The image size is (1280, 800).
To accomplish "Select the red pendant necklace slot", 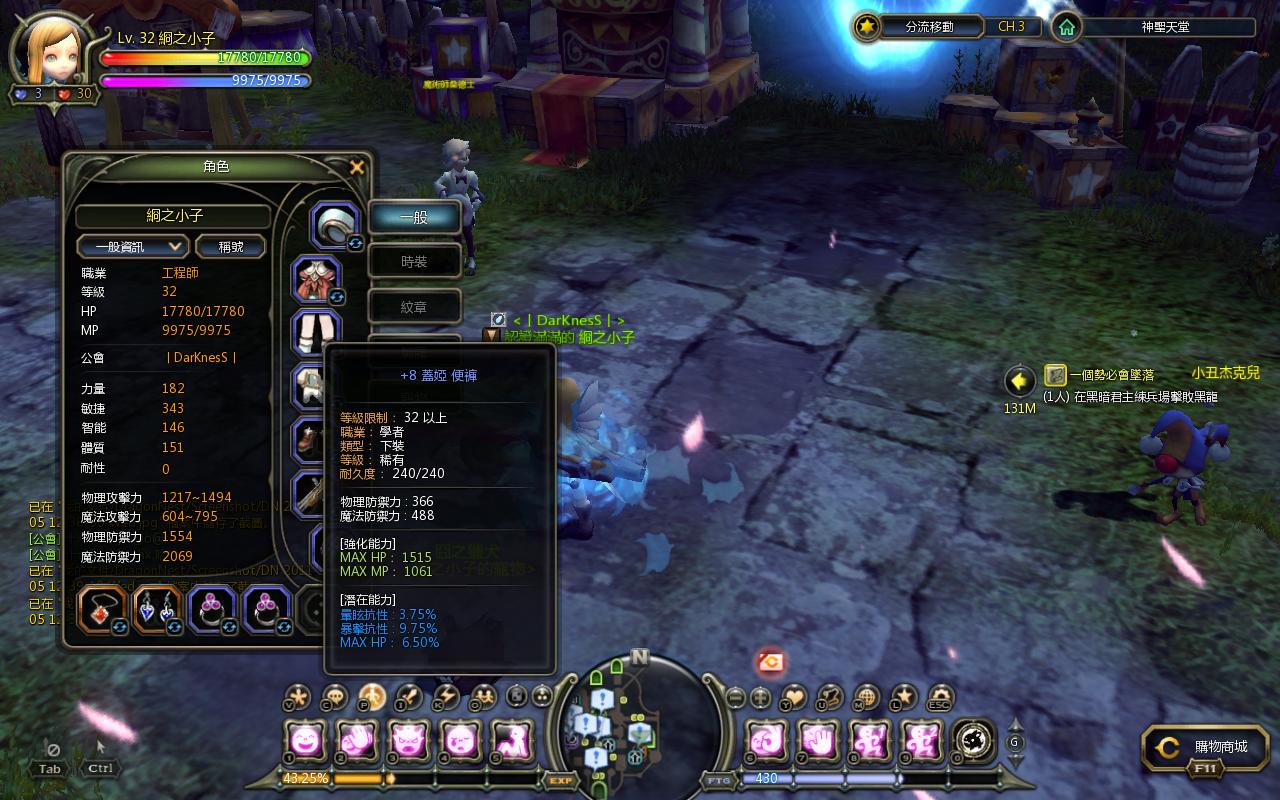I will tap(101, 609).
